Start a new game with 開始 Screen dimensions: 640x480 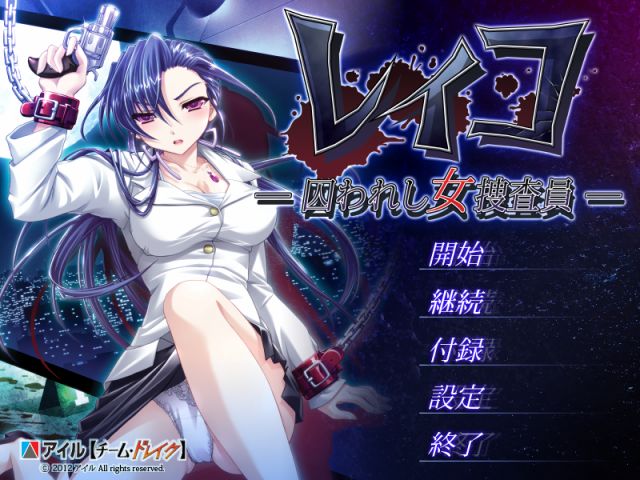456,254
